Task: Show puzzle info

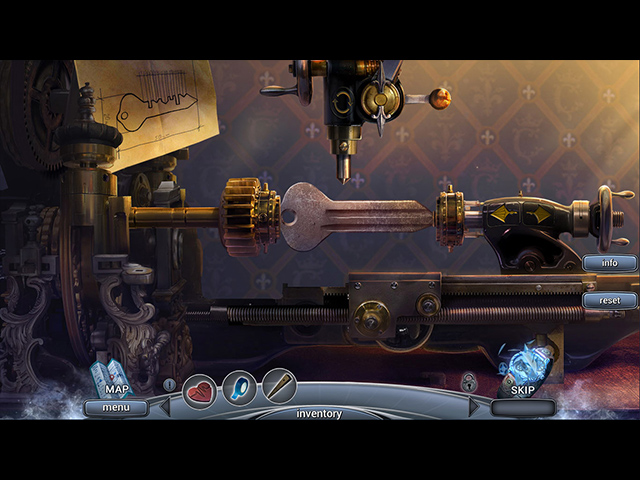Action: coord(609,263)
